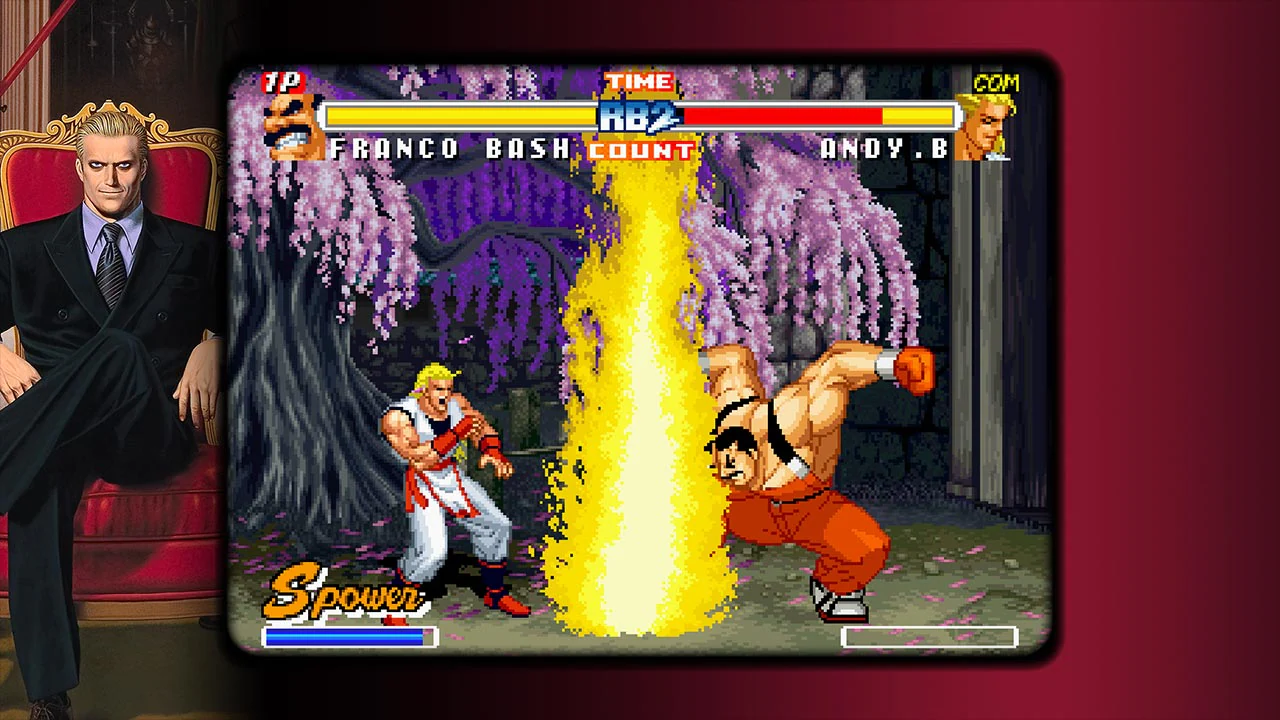Viewport: 1280px width, 720px height.
Task: Click Andy Bogard's fighting sprite
Action: [440, 470]
